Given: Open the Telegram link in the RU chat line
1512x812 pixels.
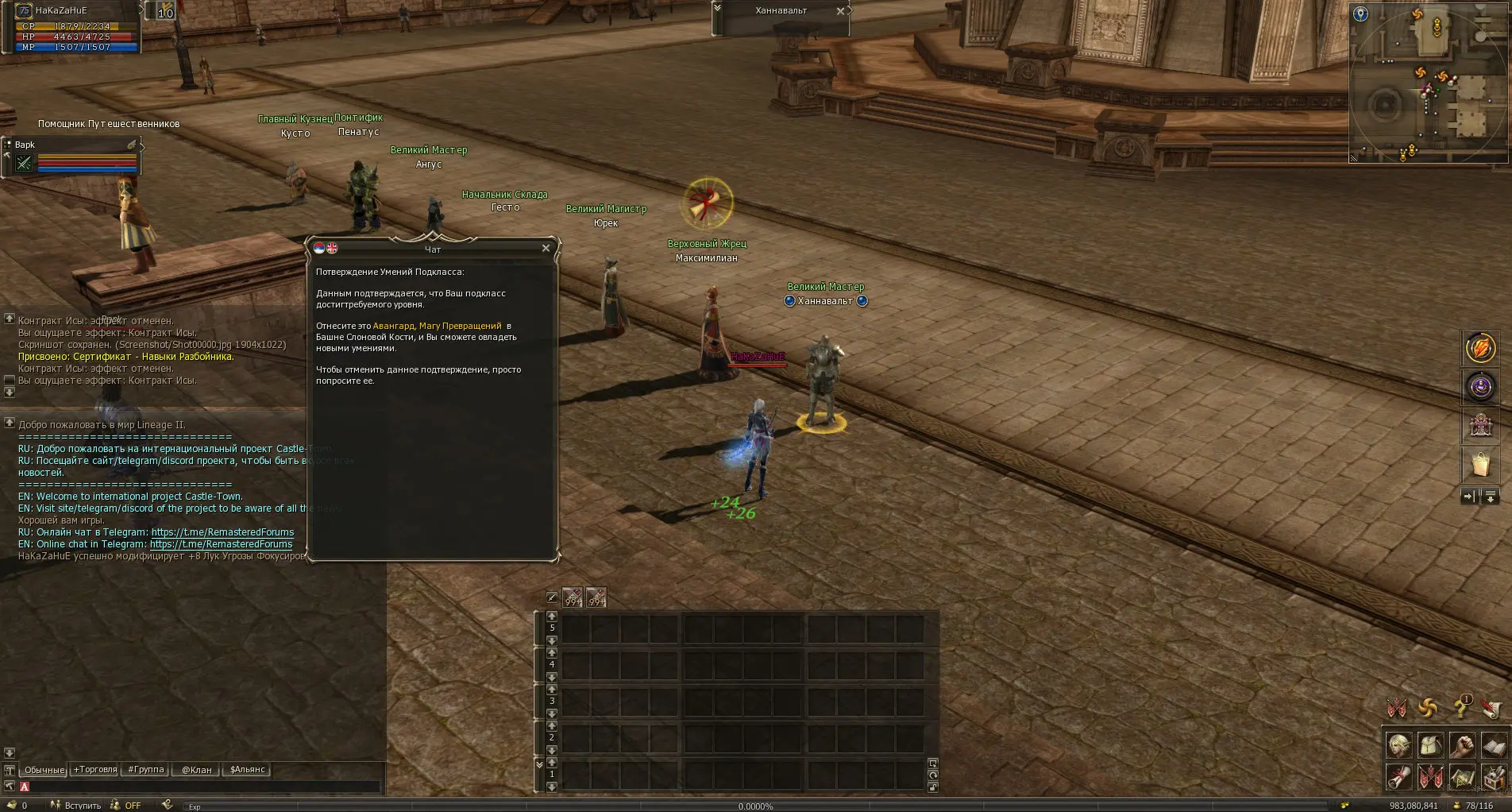Looking at the screenshot, I should (222, 532).
